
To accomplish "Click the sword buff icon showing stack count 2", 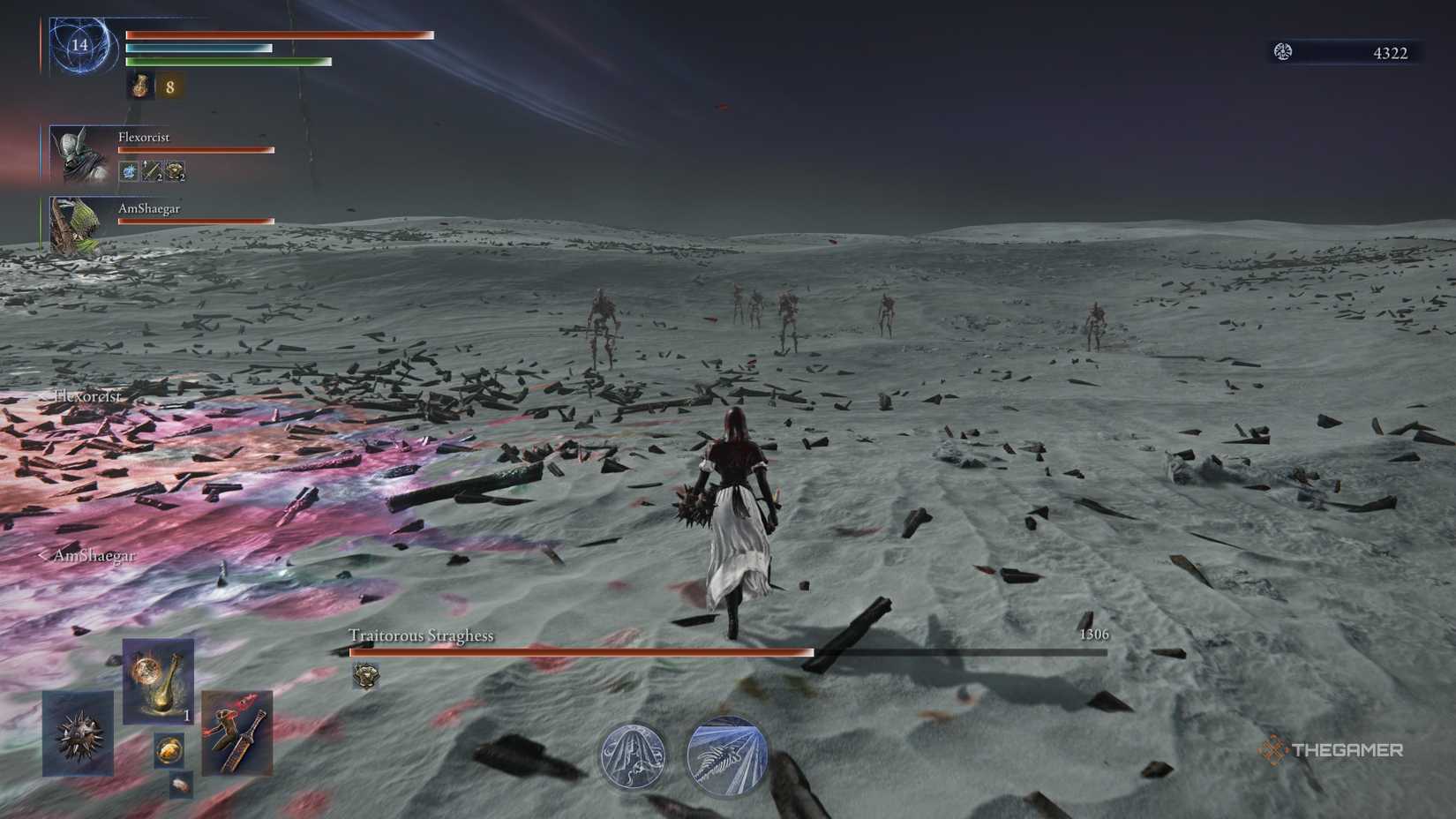I will [152, 170].
